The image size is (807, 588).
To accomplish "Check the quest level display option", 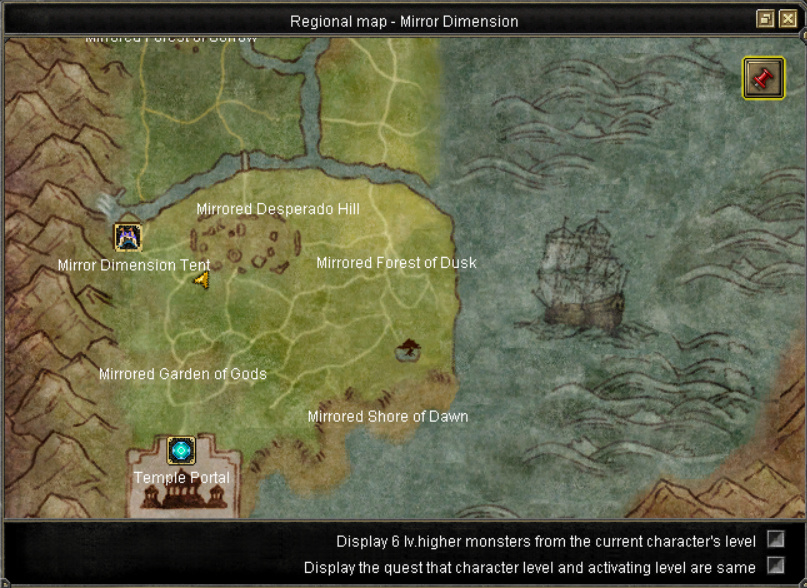I will [x=775, y=566].
